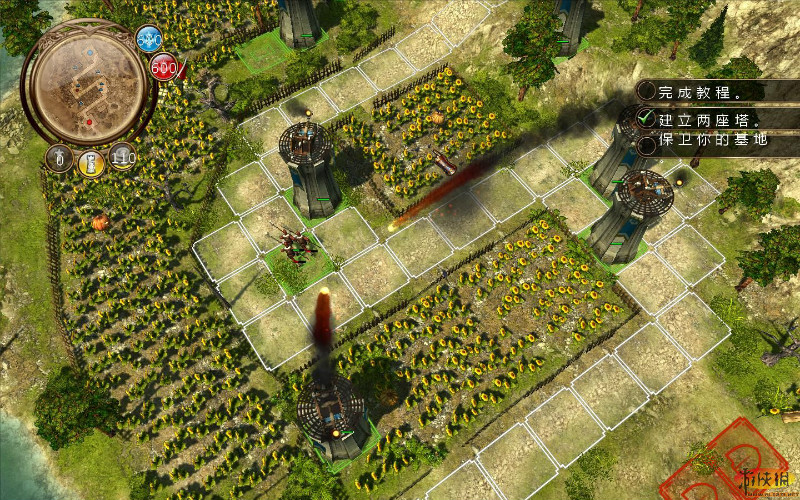800x500 pixels.
Task: Select the checked objective 建立两座塔
Action: pos(704,119)
